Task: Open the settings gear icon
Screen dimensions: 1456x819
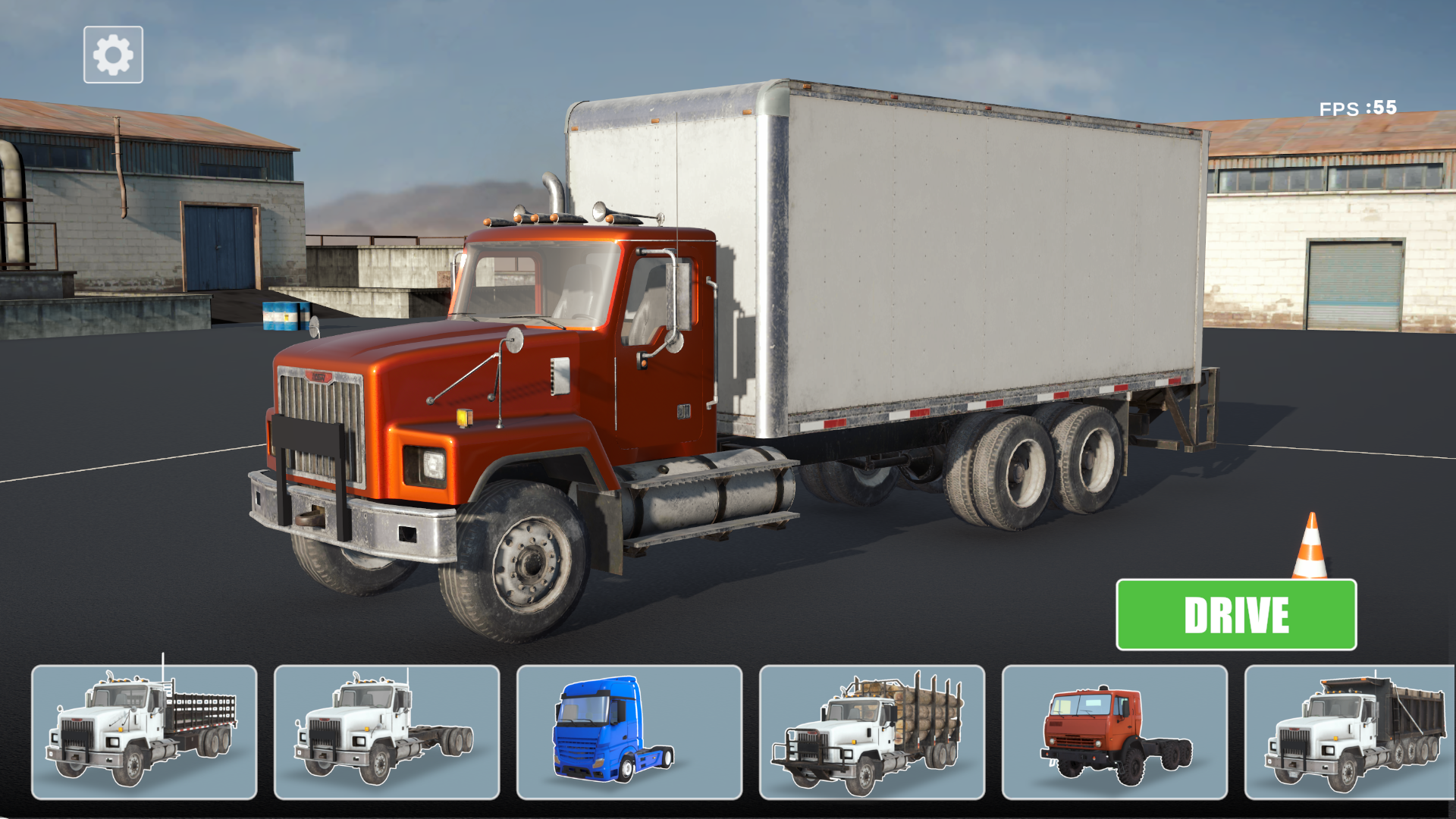Action: [x=112, y=52]
